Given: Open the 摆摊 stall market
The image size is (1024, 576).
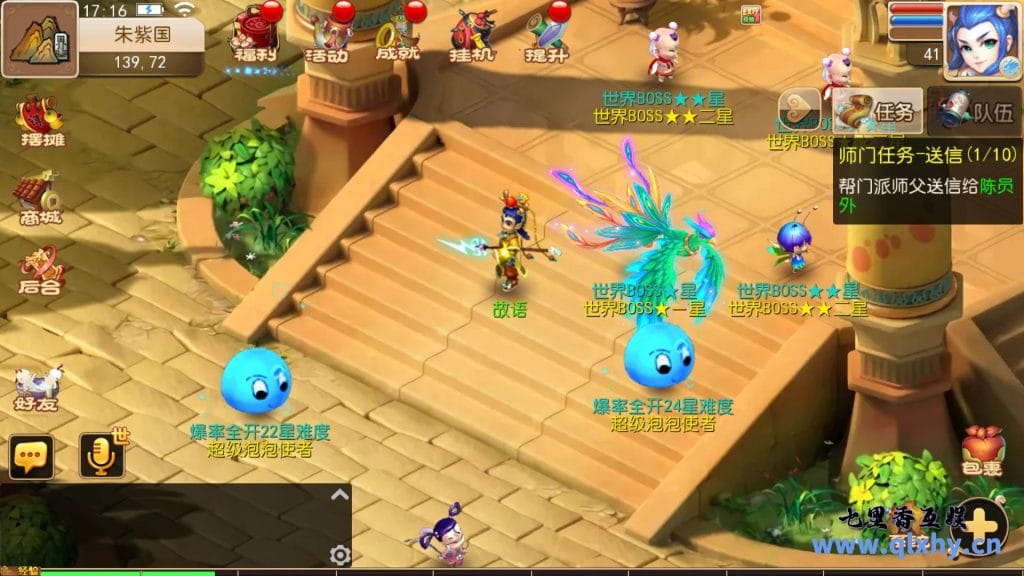Looking at the screenshot, I should [40, 122].
